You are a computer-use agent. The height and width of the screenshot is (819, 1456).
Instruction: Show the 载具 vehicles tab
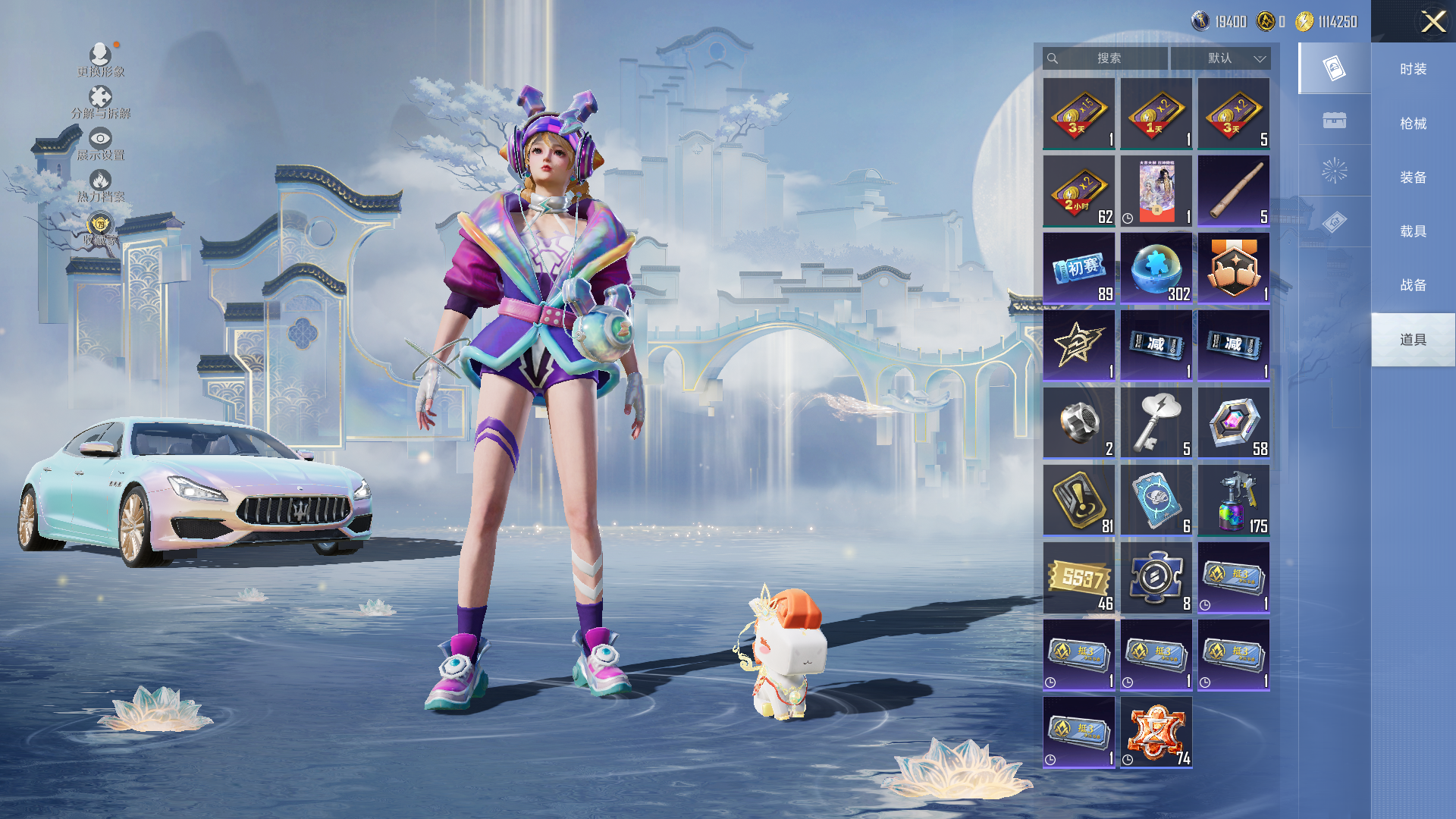(1413, 231)
